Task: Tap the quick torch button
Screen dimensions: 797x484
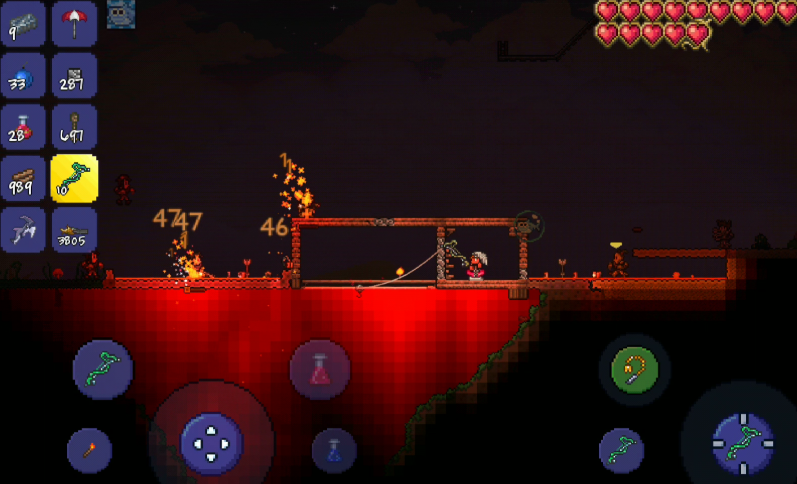Action: tap(90, 450)
